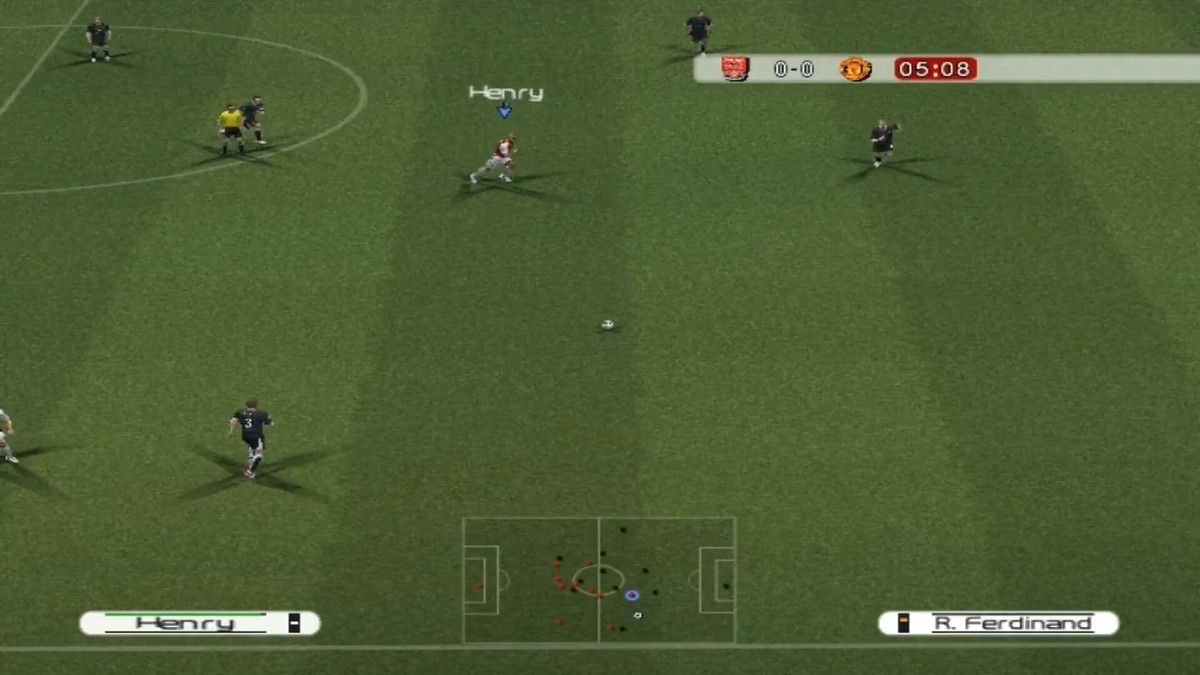Image resolution: width=1200 pixels, height=675 pixels.
Task: Select the Henry player name panel
Action: (199, 623)
